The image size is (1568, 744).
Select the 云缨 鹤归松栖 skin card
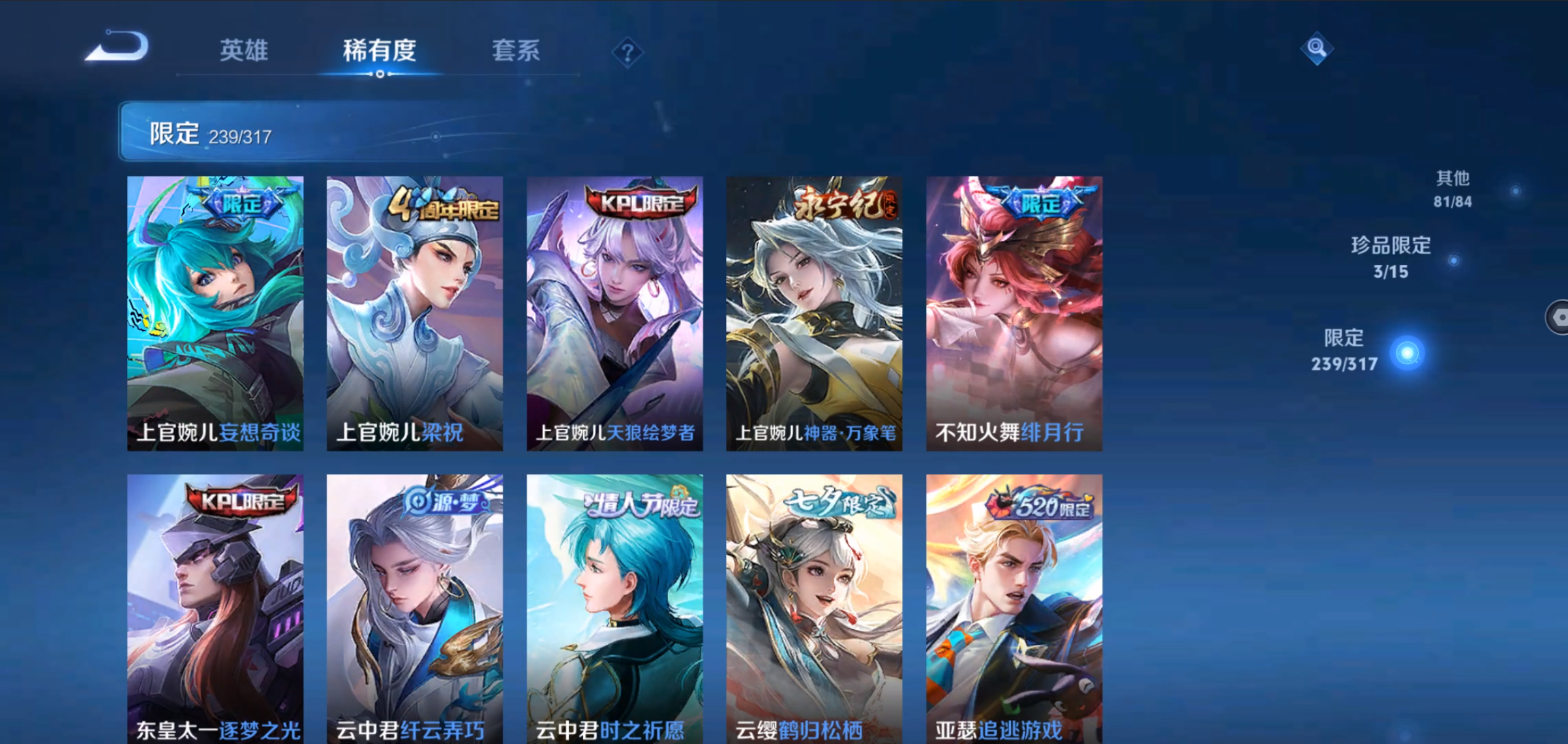(815, 608)
